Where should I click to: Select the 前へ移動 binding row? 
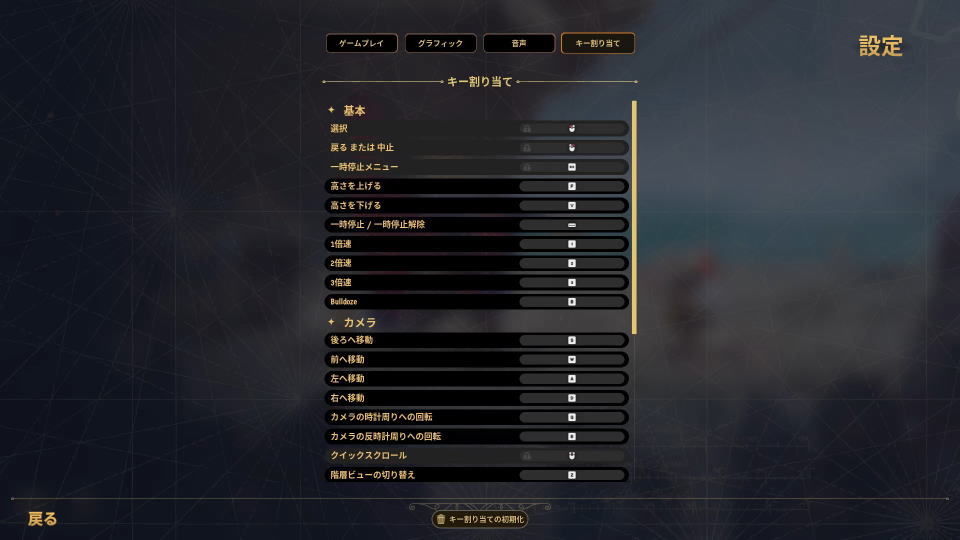[x=571, y=359]
